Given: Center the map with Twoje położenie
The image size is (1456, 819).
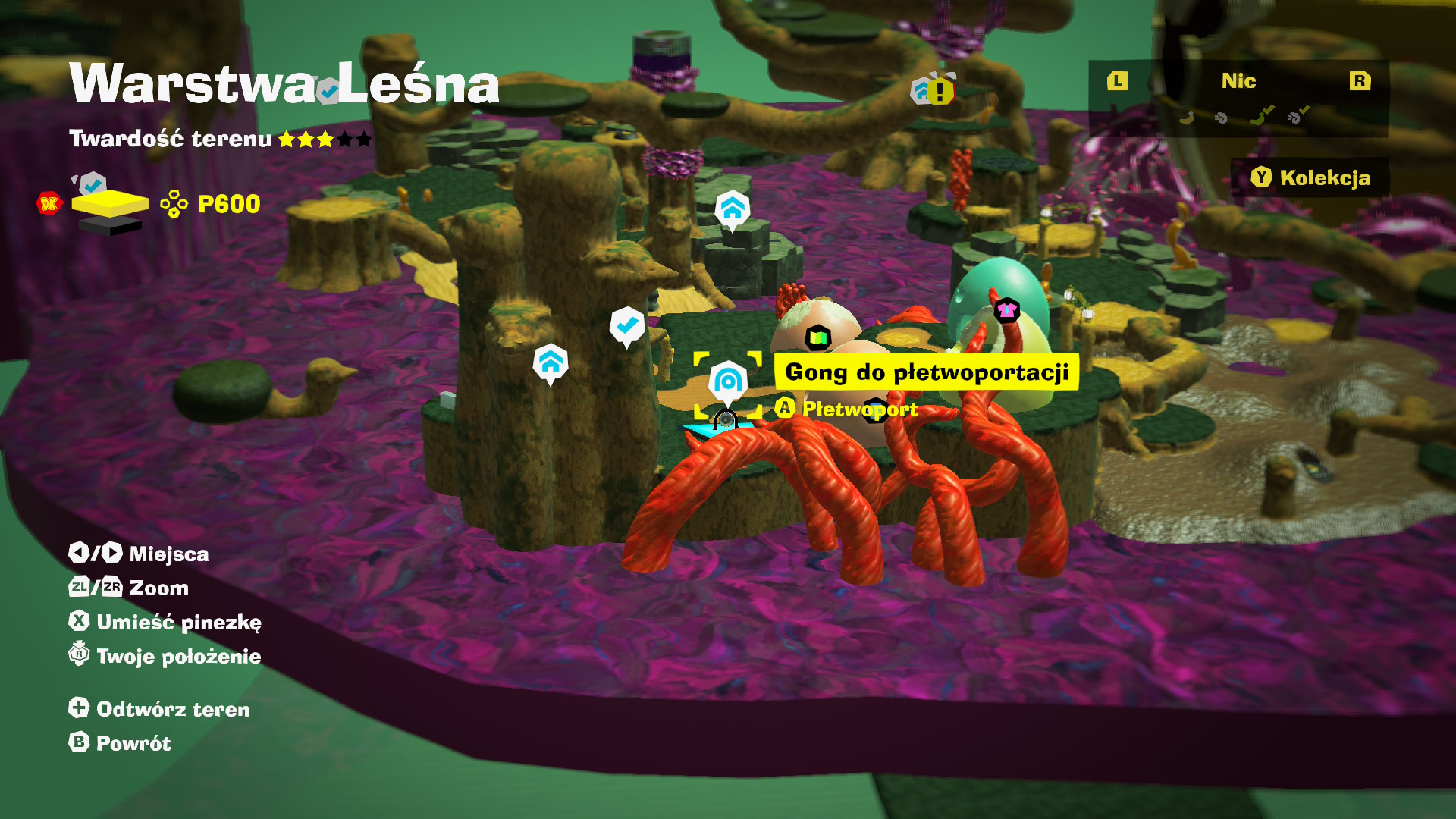Looking at the screenshot, I should (x=165, y=656).
